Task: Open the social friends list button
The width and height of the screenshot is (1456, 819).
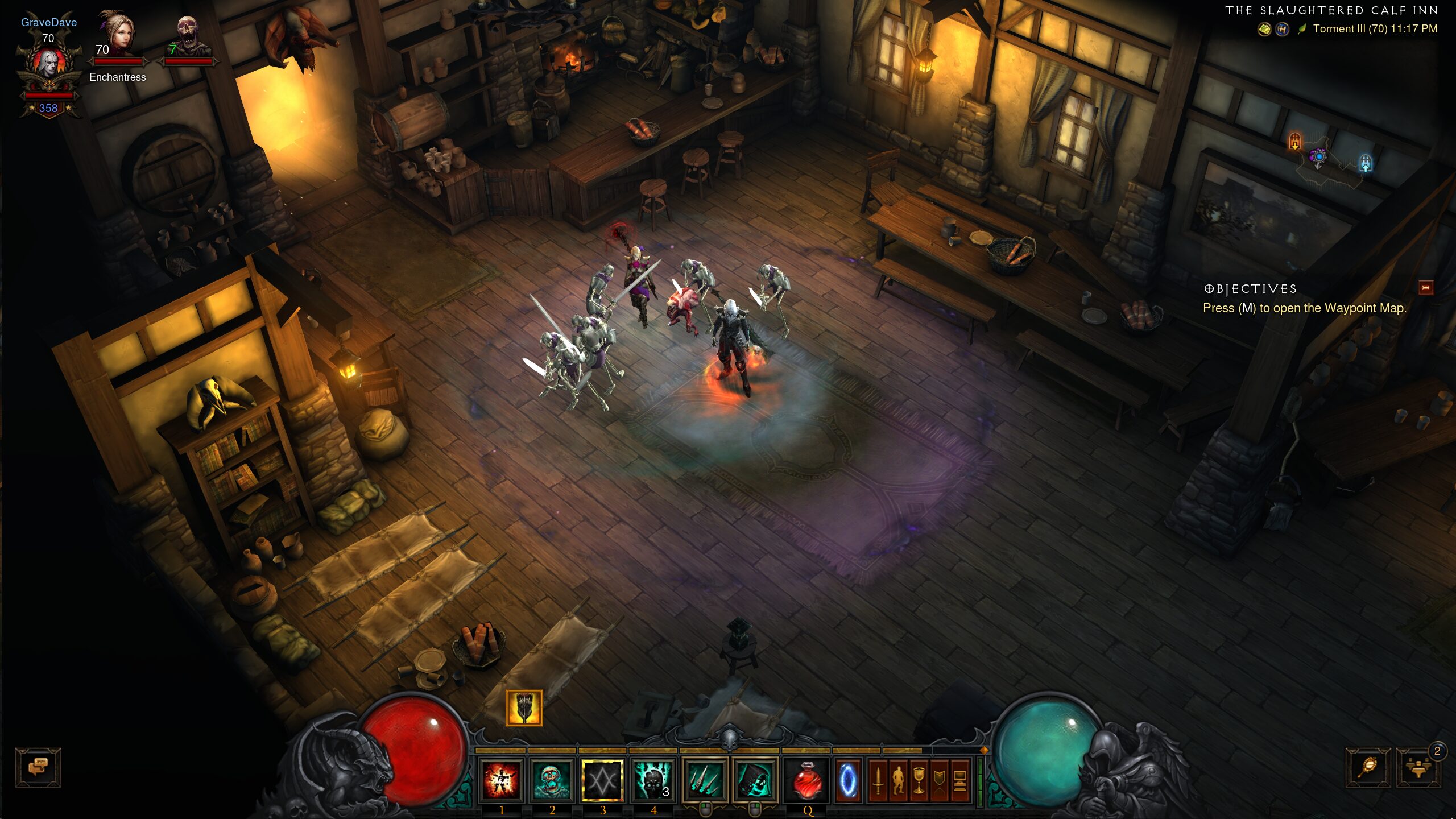Action: click(x=1418, y=768)
